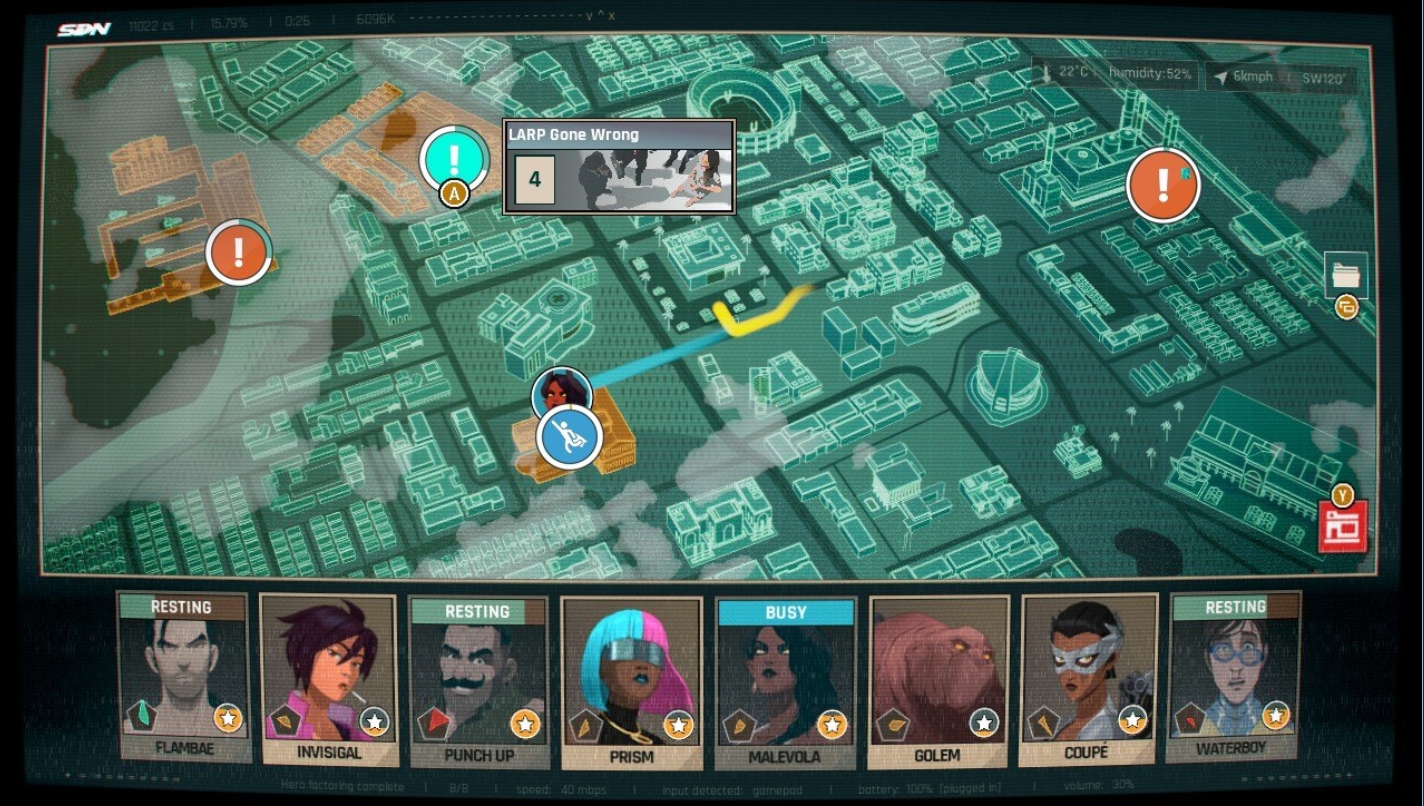Open the LARP Gone Wrong mission card
The width and height of the screenshot is (1424, 806).
(x=619, y=167)
